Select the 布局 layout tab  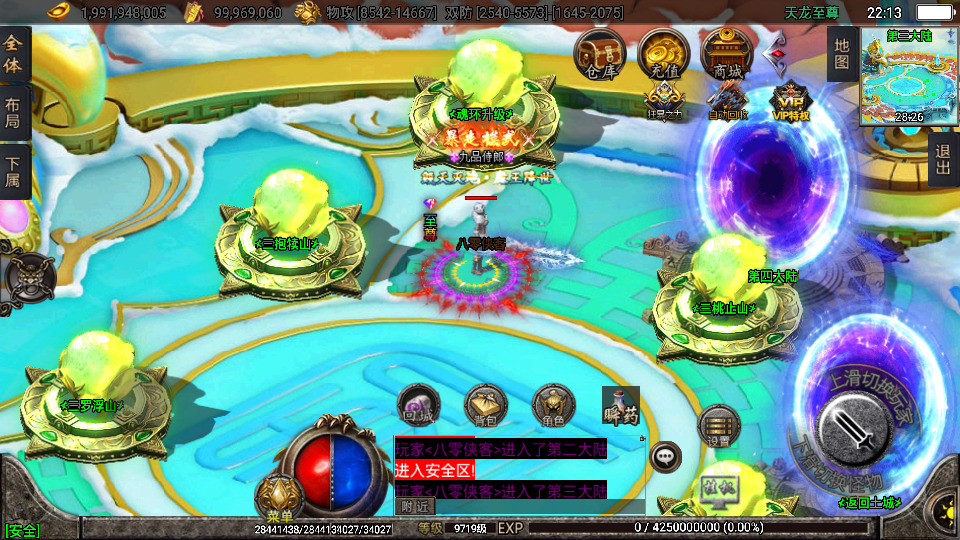(x=13, y=114)
